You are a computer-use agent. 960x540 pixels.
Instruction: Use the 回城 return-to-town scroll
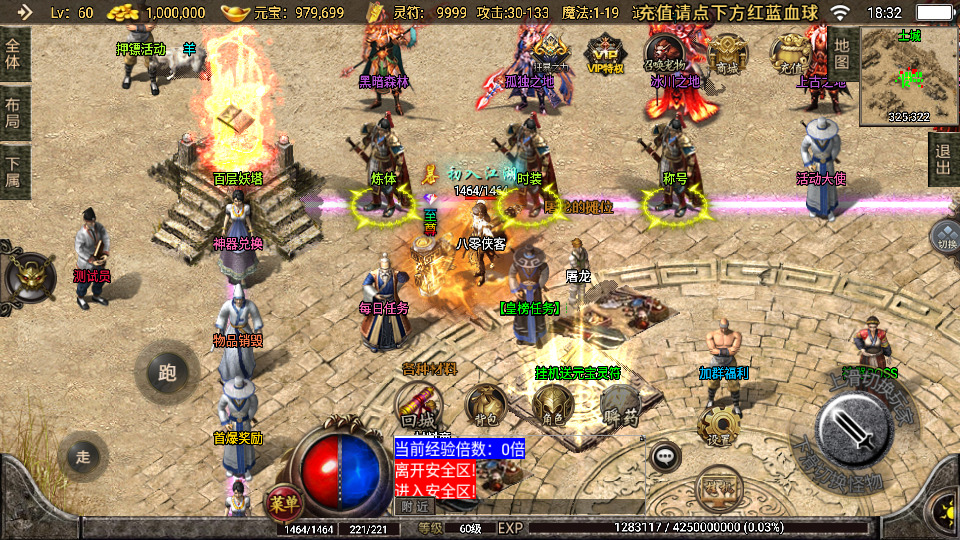(419, 406)
